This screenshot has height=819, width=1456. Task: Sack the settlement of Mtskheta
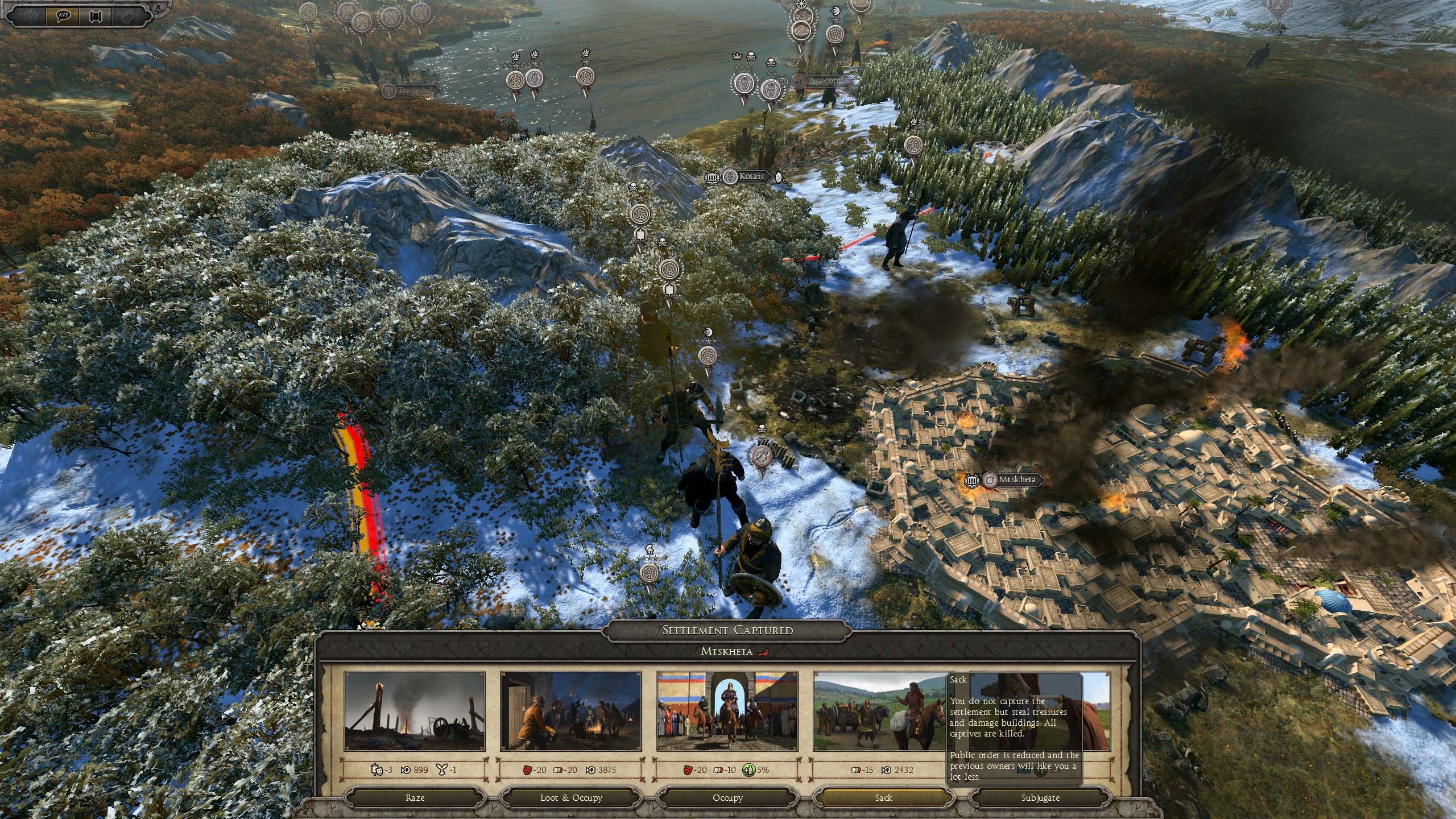coord(883,797)
